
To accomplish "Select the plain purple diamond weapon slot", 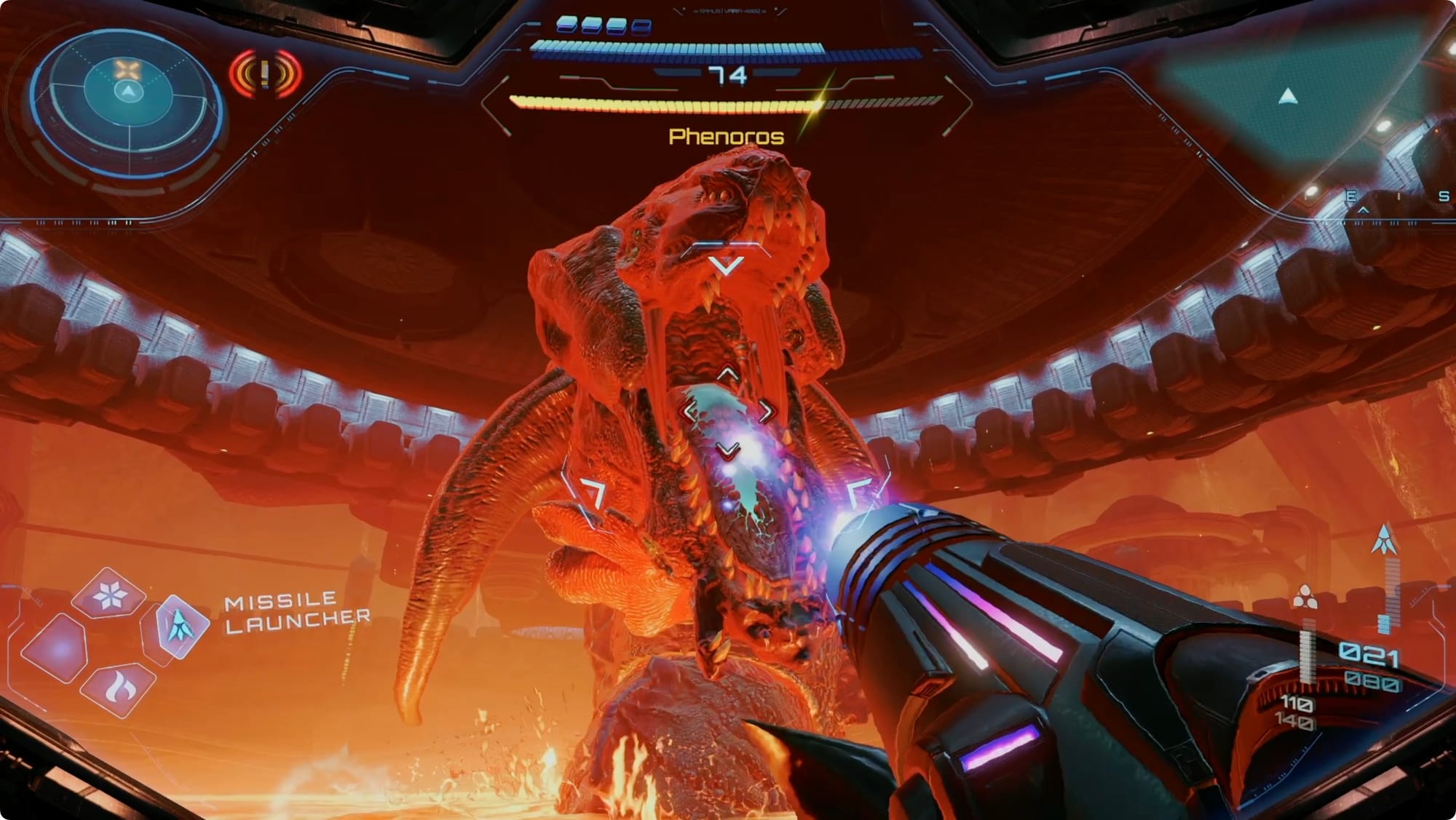I will click(56, 648).
